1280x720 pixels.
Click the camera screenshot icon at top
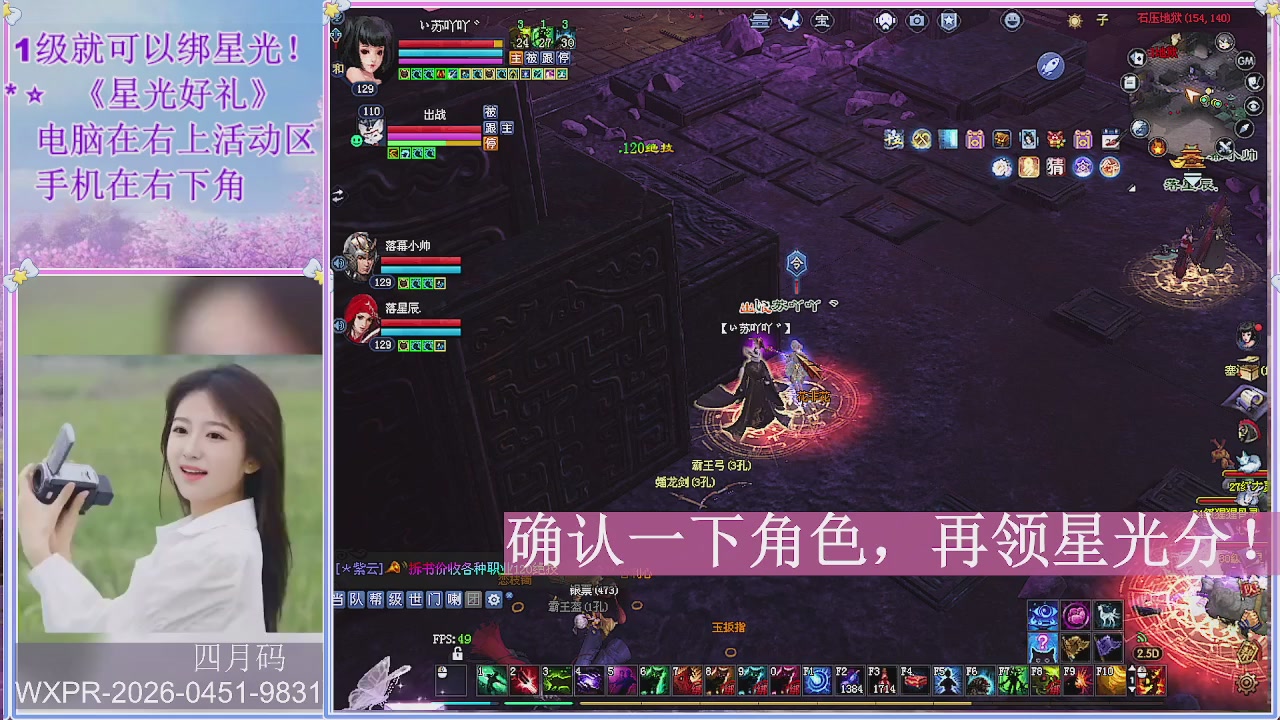coord(916,20)
